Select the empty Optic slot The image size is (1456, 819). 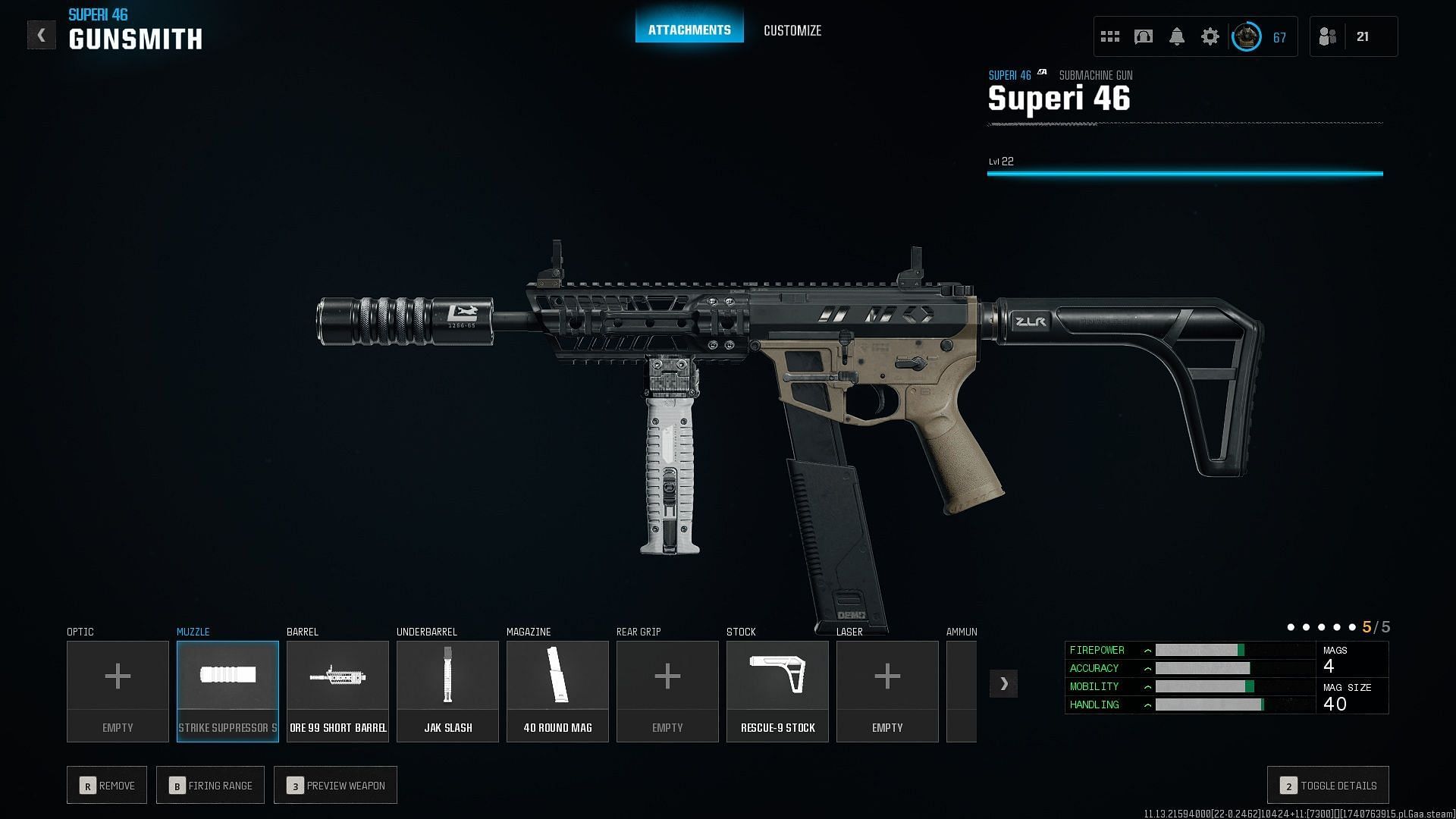point(118,691)
